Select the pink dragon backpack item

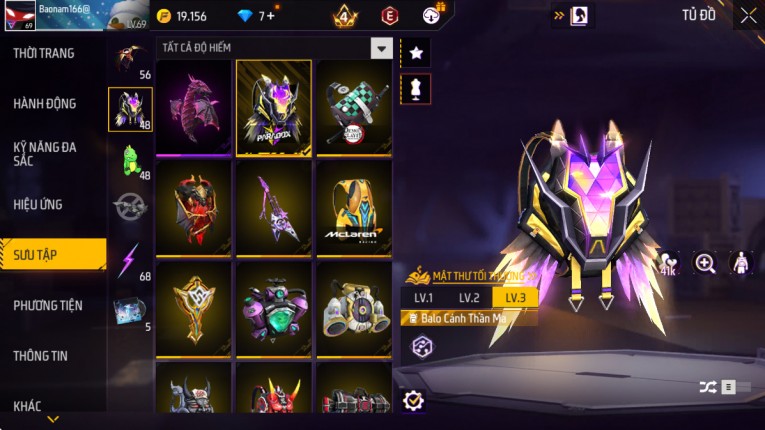click(x=194, y=107)
